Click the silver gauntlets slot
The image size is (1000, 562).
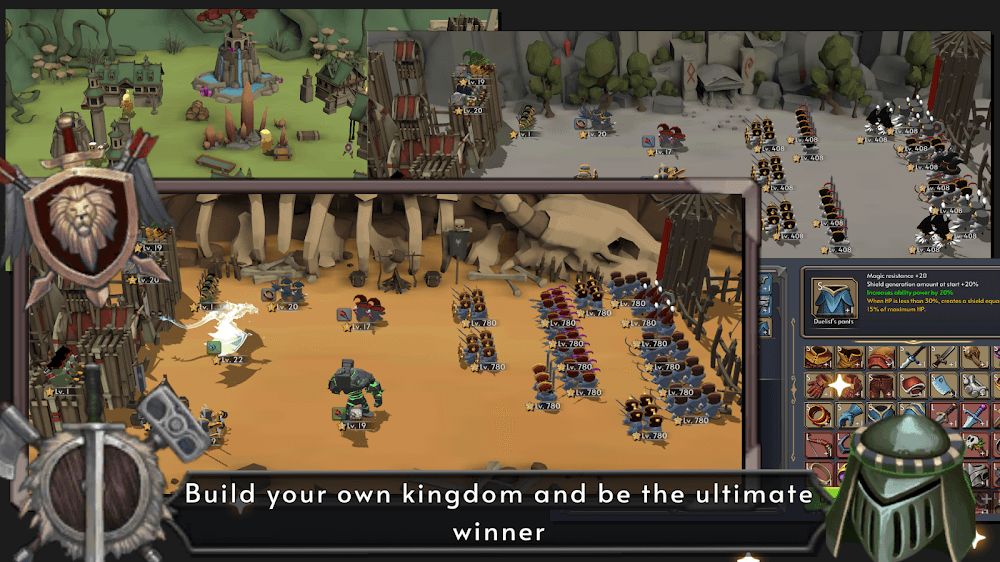coord(973,386)
